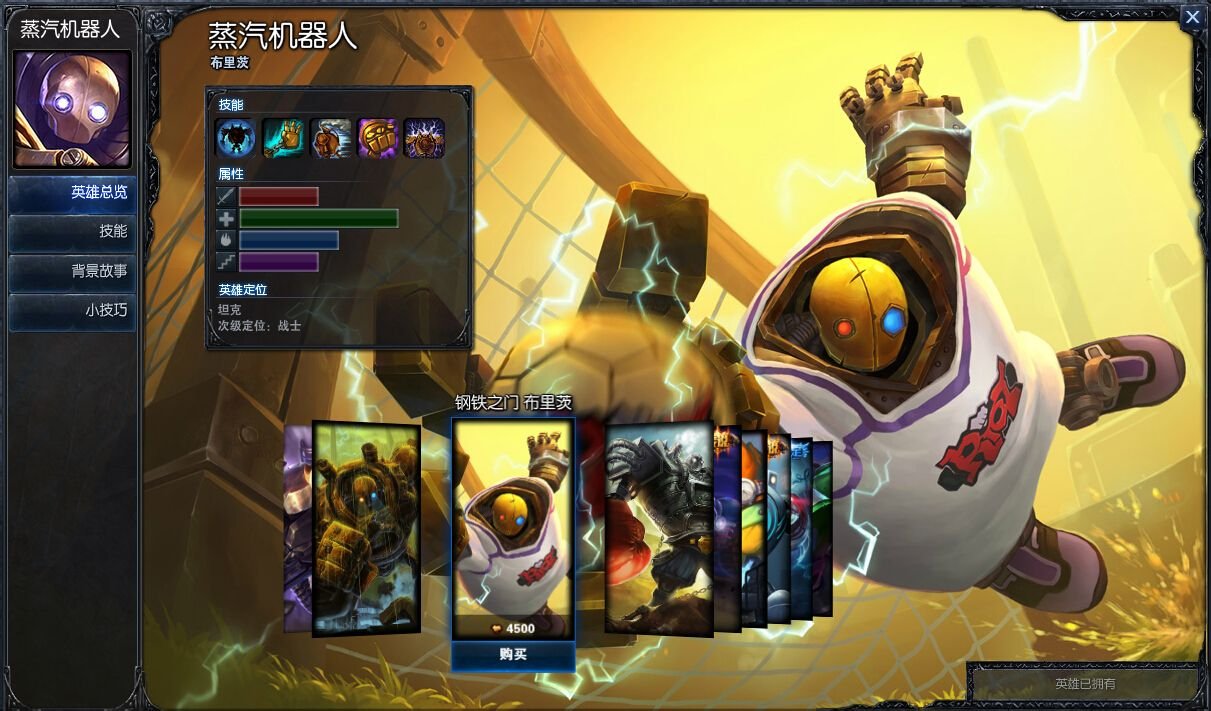The height and width of the screenshot is (711, 1211).
Task: Switch to the 英雄总览 overview tab
Action: [72, 193]
